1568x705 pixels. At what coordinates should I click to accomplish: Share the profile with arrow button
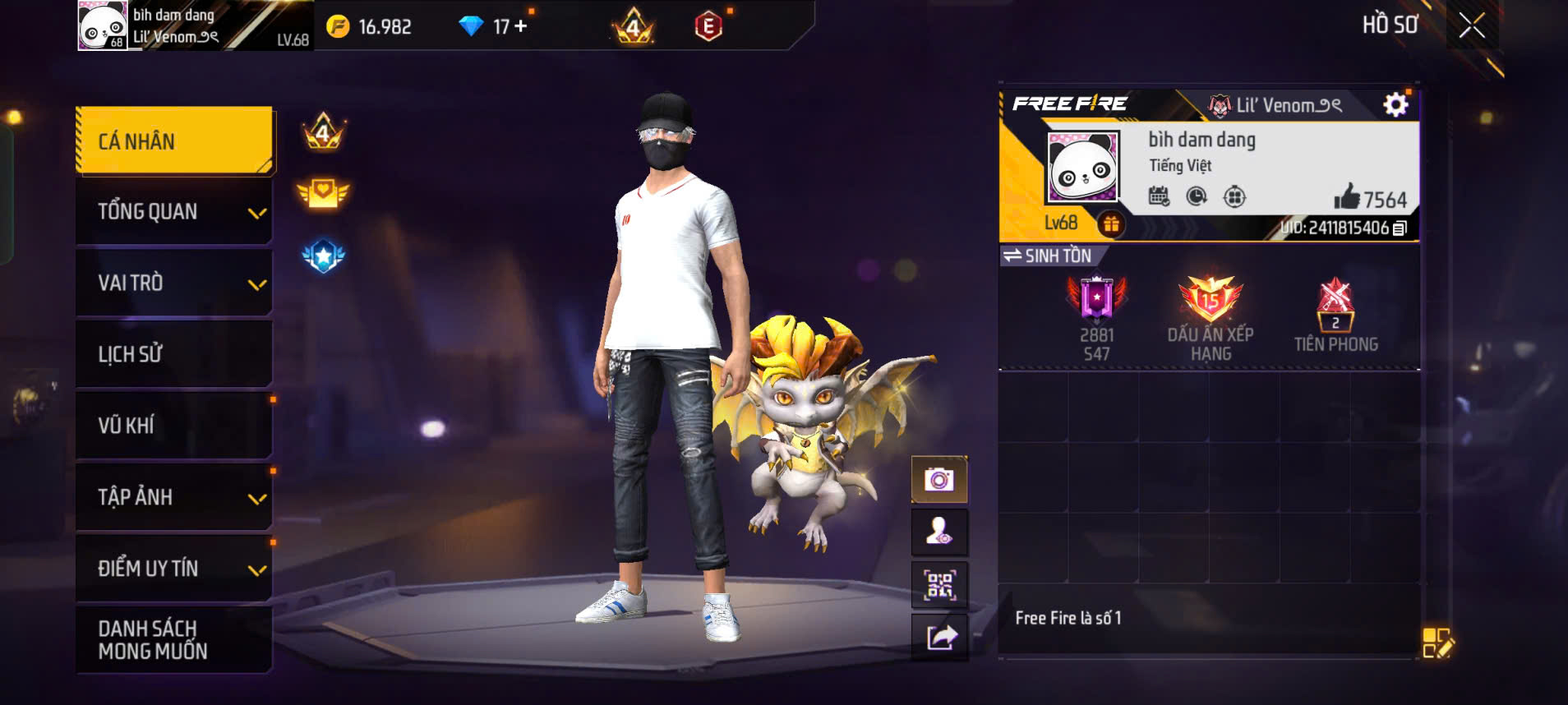pos(941,638)
